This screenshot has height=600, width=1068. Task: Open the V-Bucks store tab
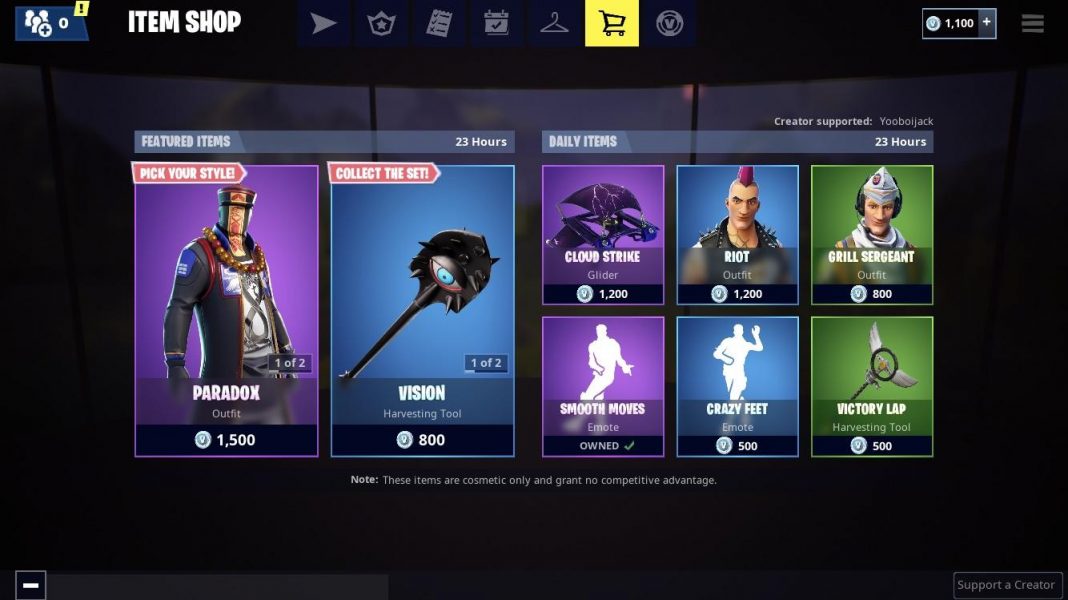click(669, 23)
